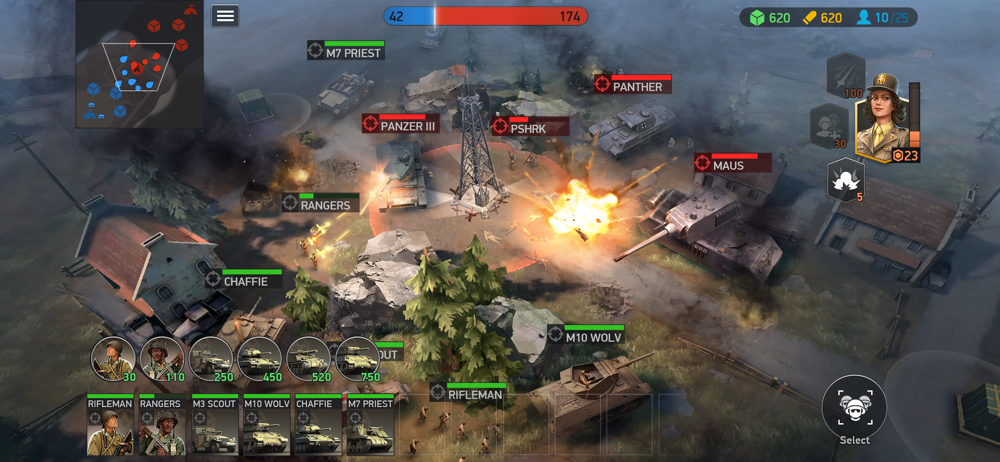Select the M3 SCOUT unit card
The image size is (1000, 462).
tap(213, 425)
